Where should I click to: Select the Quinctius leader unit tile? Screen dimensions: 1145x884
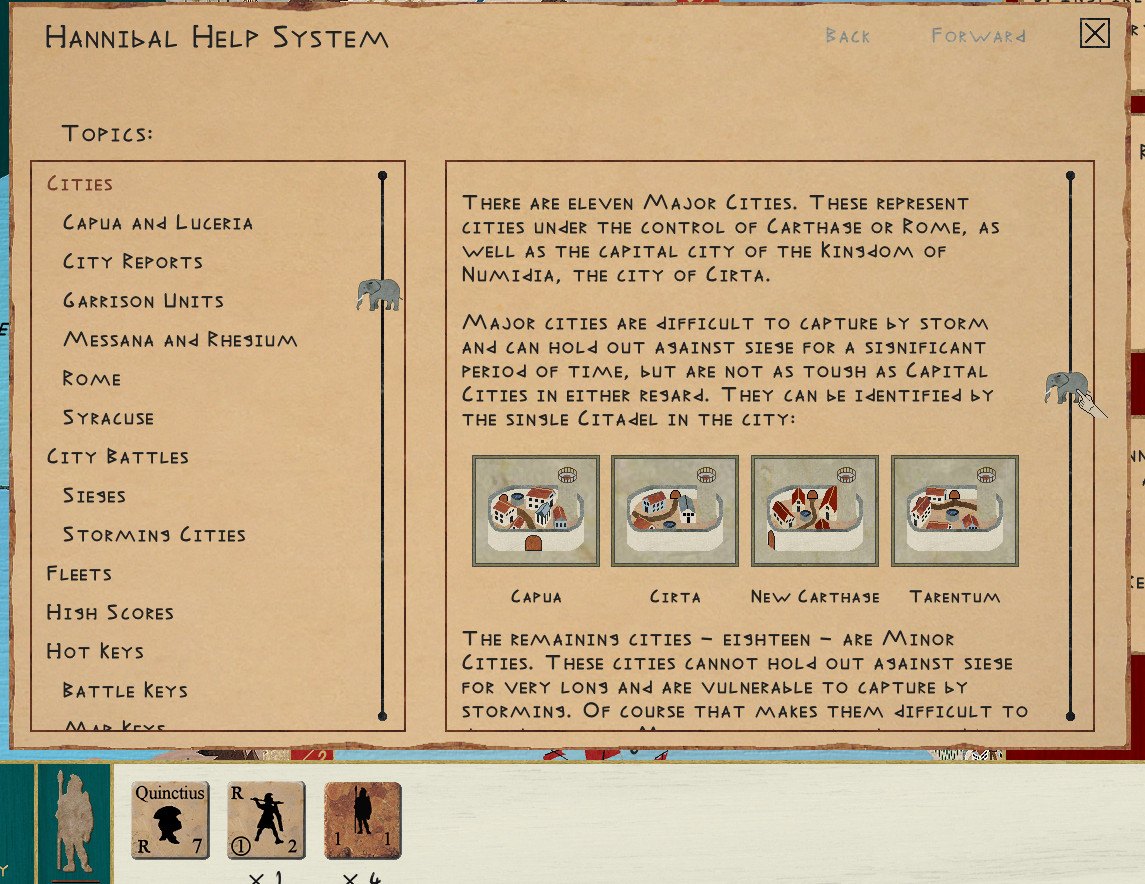(170, 821)
